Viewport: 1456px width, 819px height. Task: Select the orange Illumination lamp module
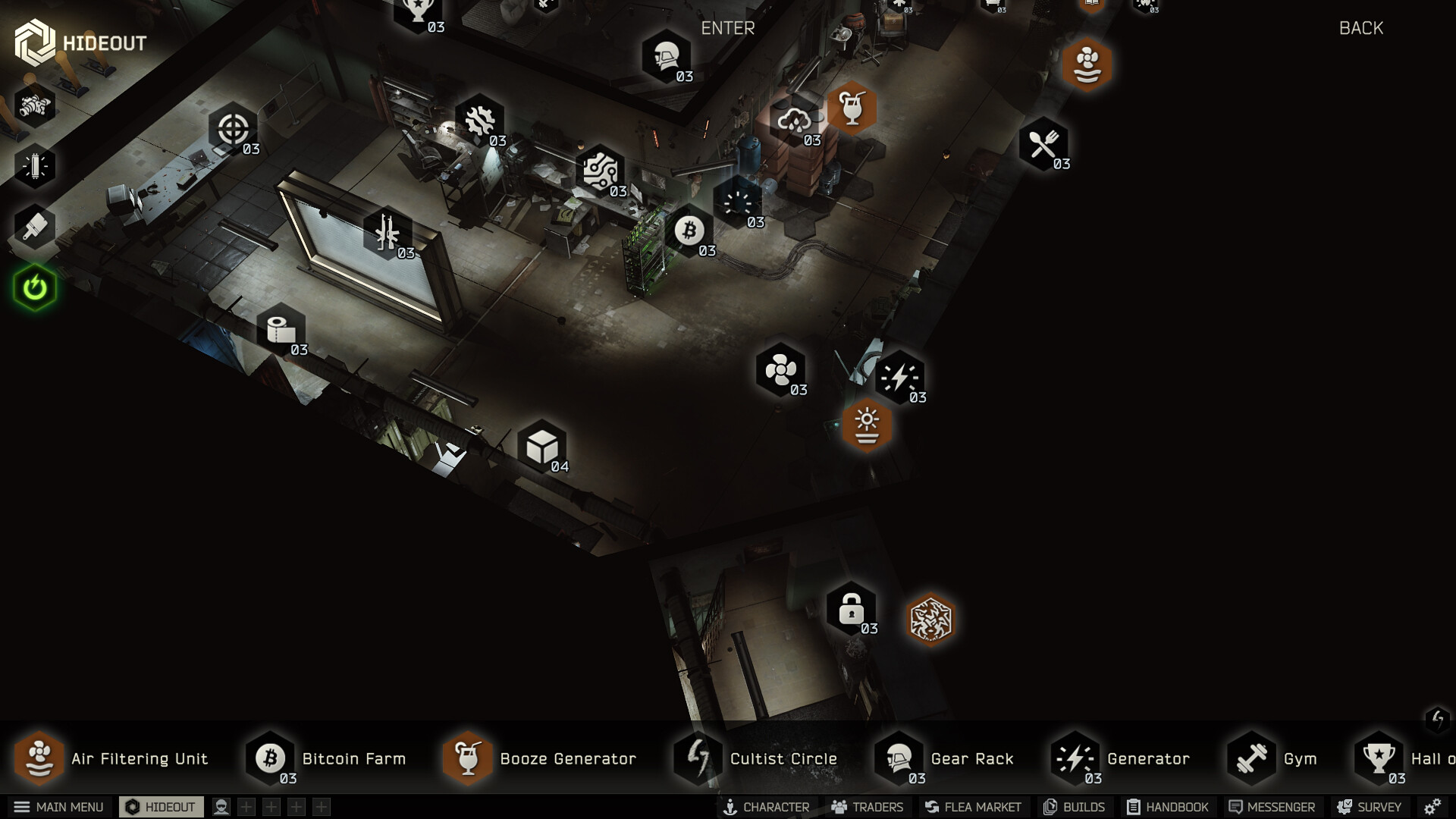tap(867, 425)
